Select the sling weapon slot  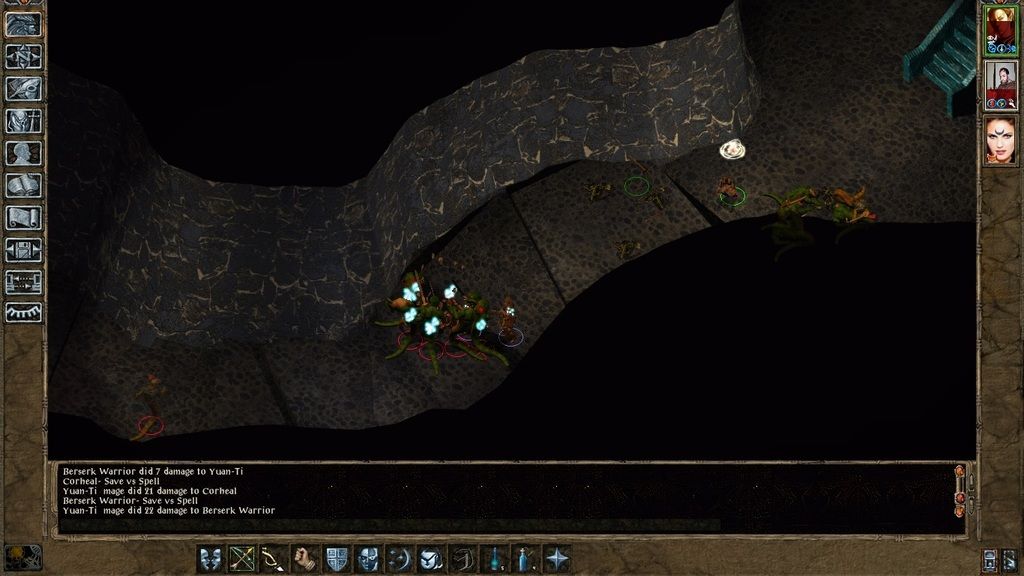tap(273, 558)
